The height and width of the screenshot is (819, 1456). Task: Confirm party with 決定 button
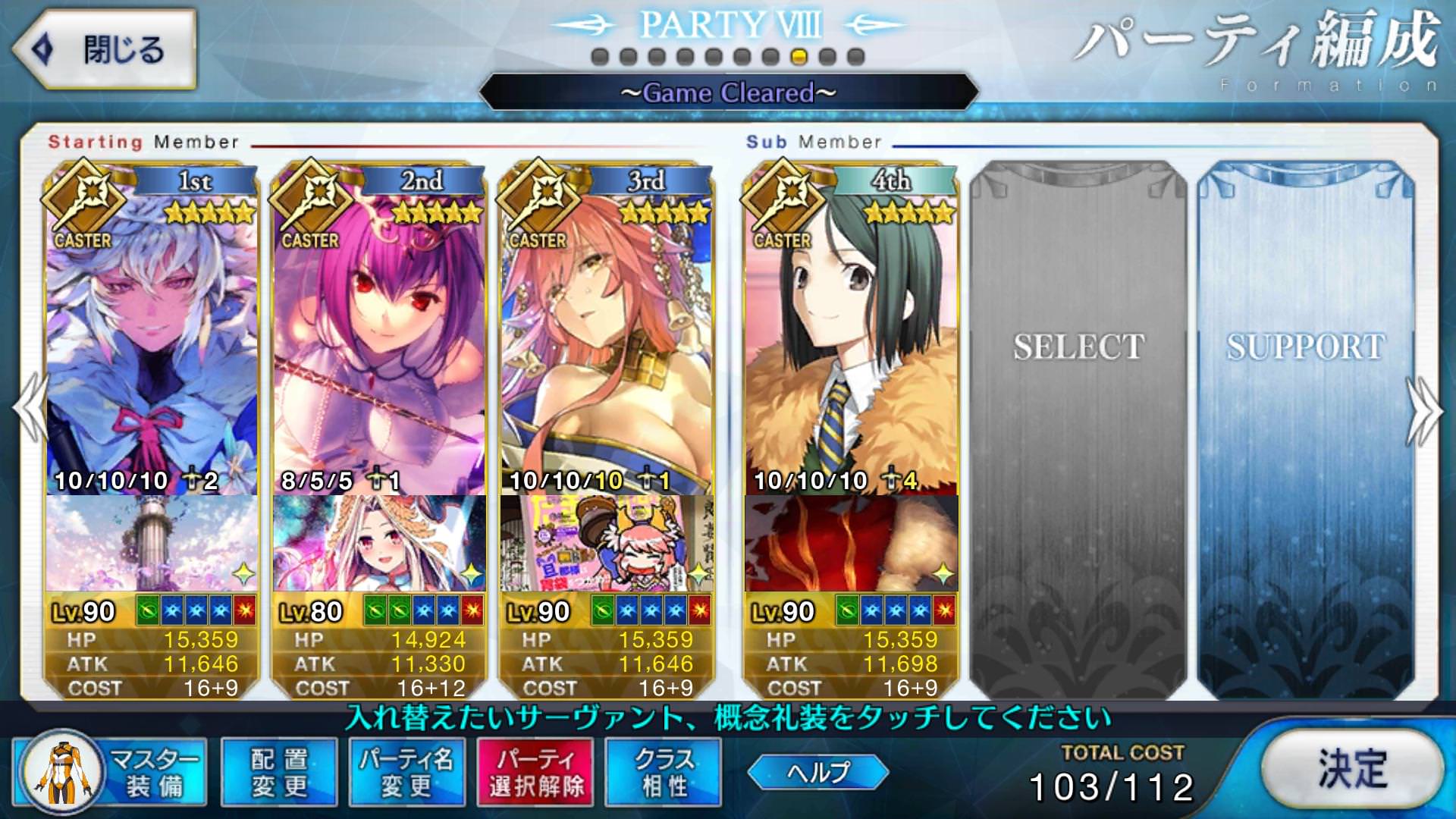point(1352,769)
